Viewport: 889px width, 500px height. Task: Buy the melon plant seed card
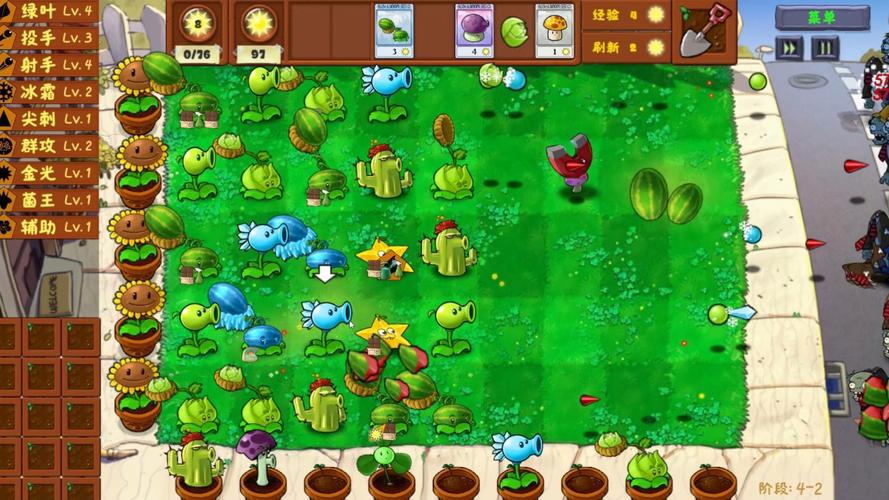[397, 31]
